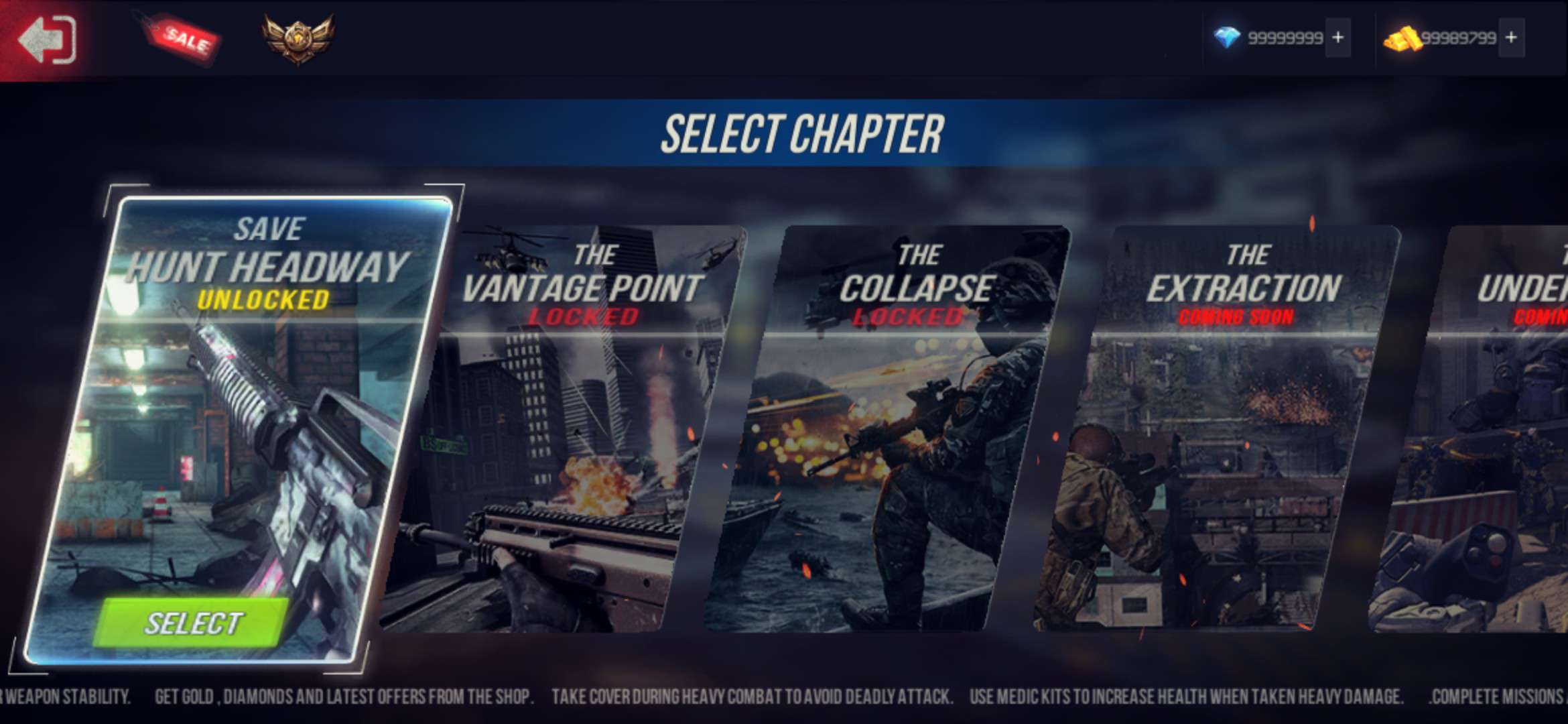Click the plus to purchase gold
1568x724 pixels.
pyautogui.click(x=1511, y=38)
